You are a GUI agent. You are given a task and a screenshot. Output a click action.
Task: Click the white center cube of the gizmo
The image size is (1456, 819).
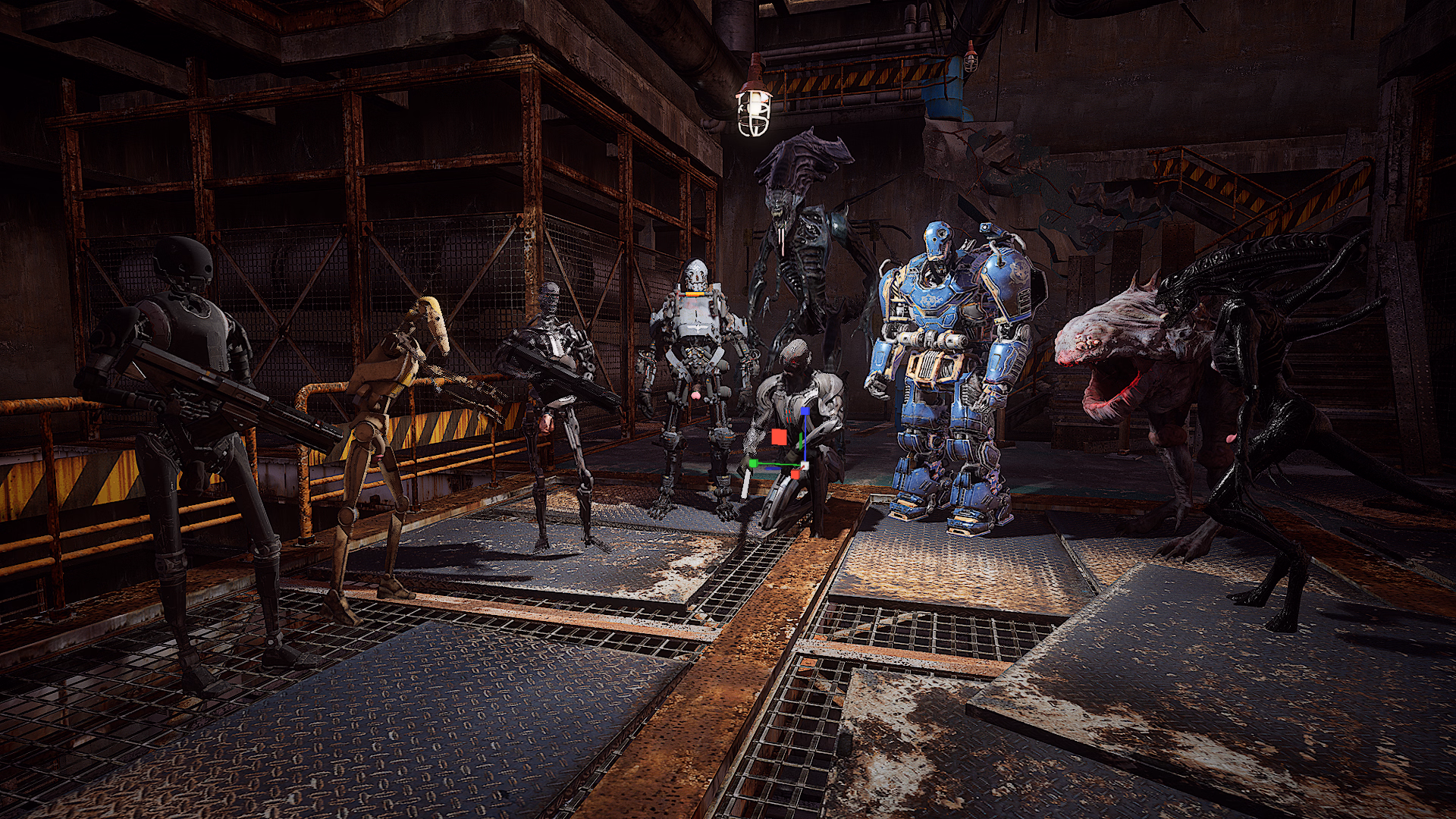coord(805,464)
